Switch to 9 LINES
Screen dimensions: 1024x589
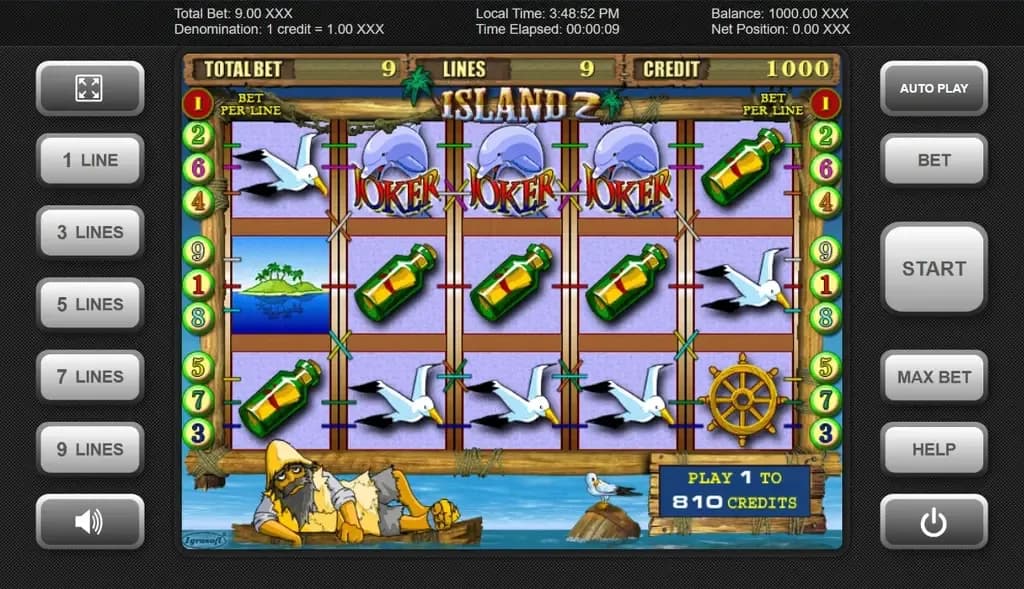pyautogui.click(x=90, y=449)
